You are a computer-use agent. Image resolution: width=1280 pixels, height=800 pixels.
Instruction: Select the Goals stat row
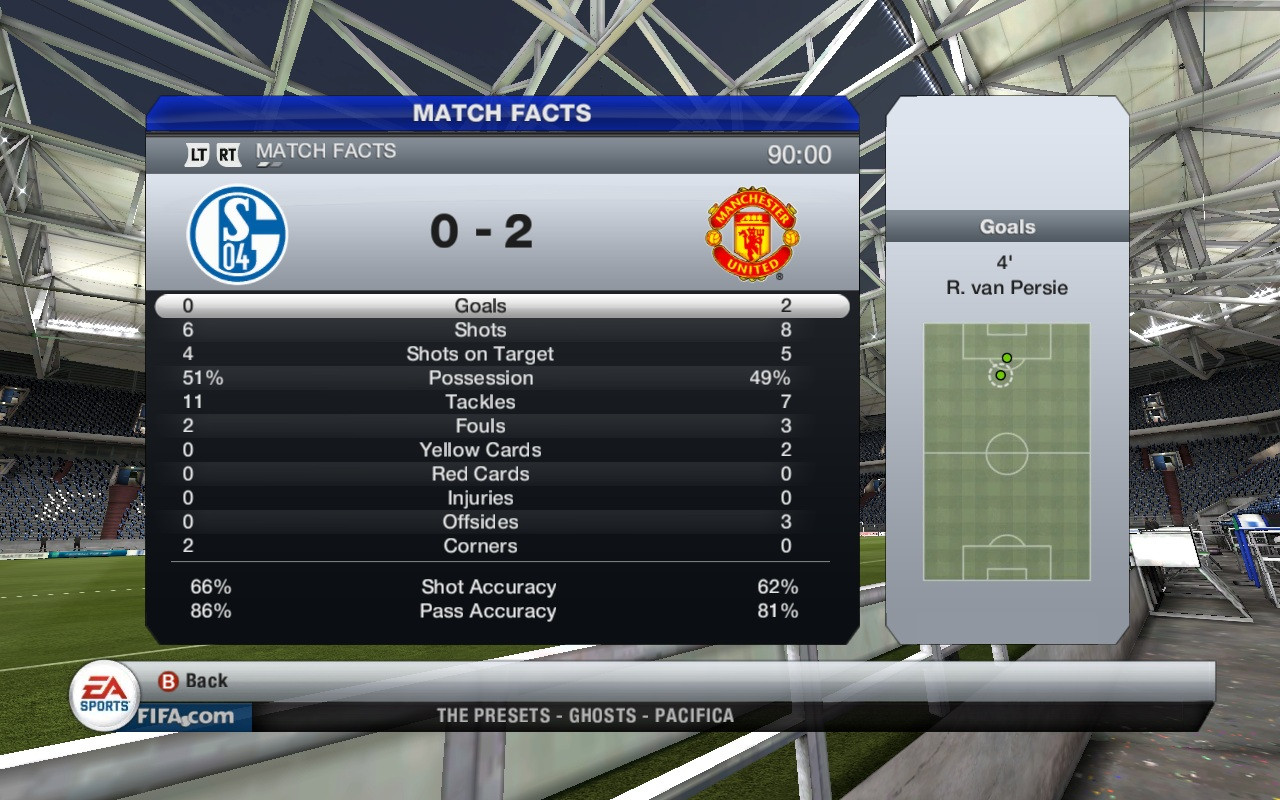point(481,306)
